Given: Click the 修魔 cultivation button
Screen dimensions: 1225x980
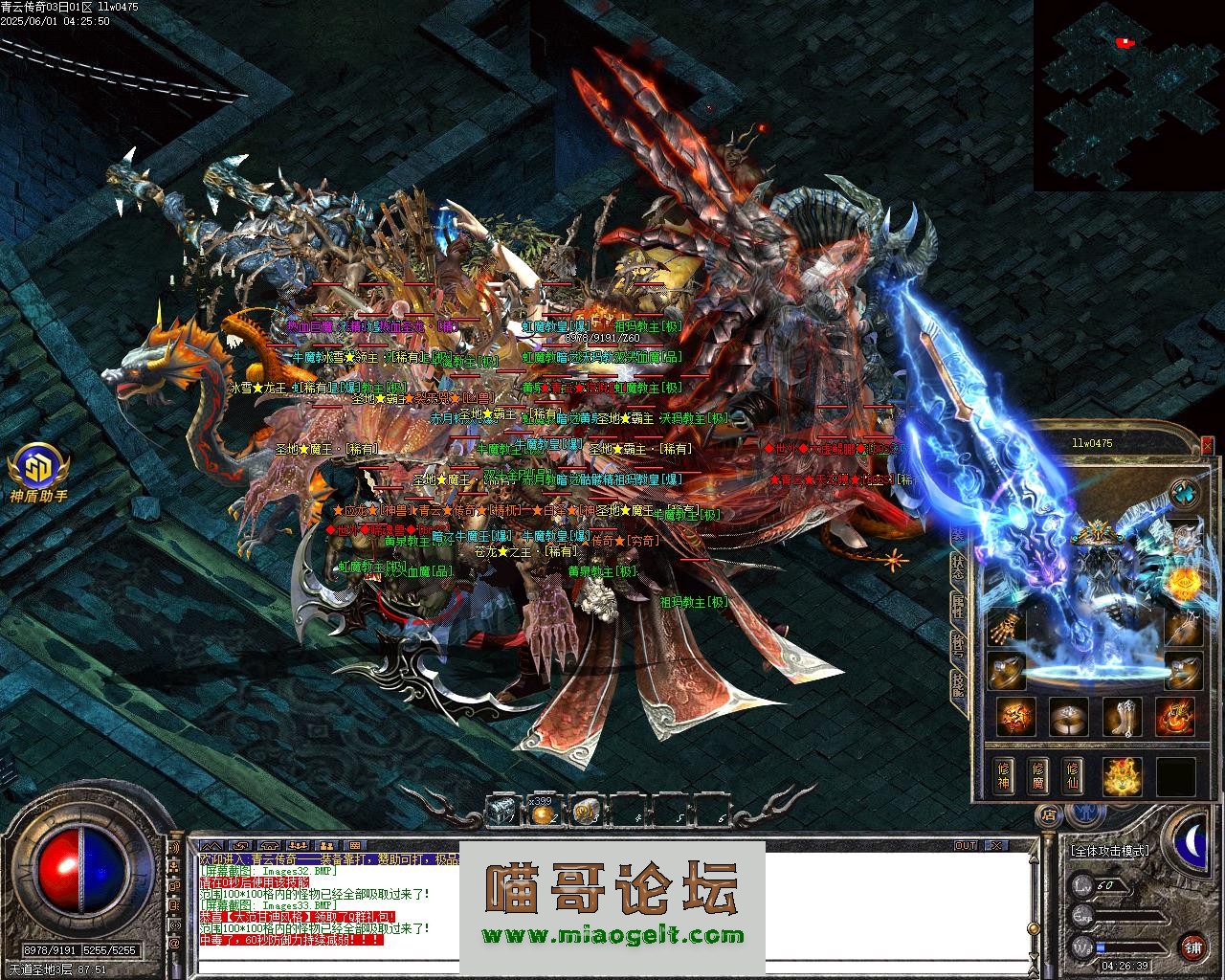Looking at the screenshot, I should point(1038,777).
